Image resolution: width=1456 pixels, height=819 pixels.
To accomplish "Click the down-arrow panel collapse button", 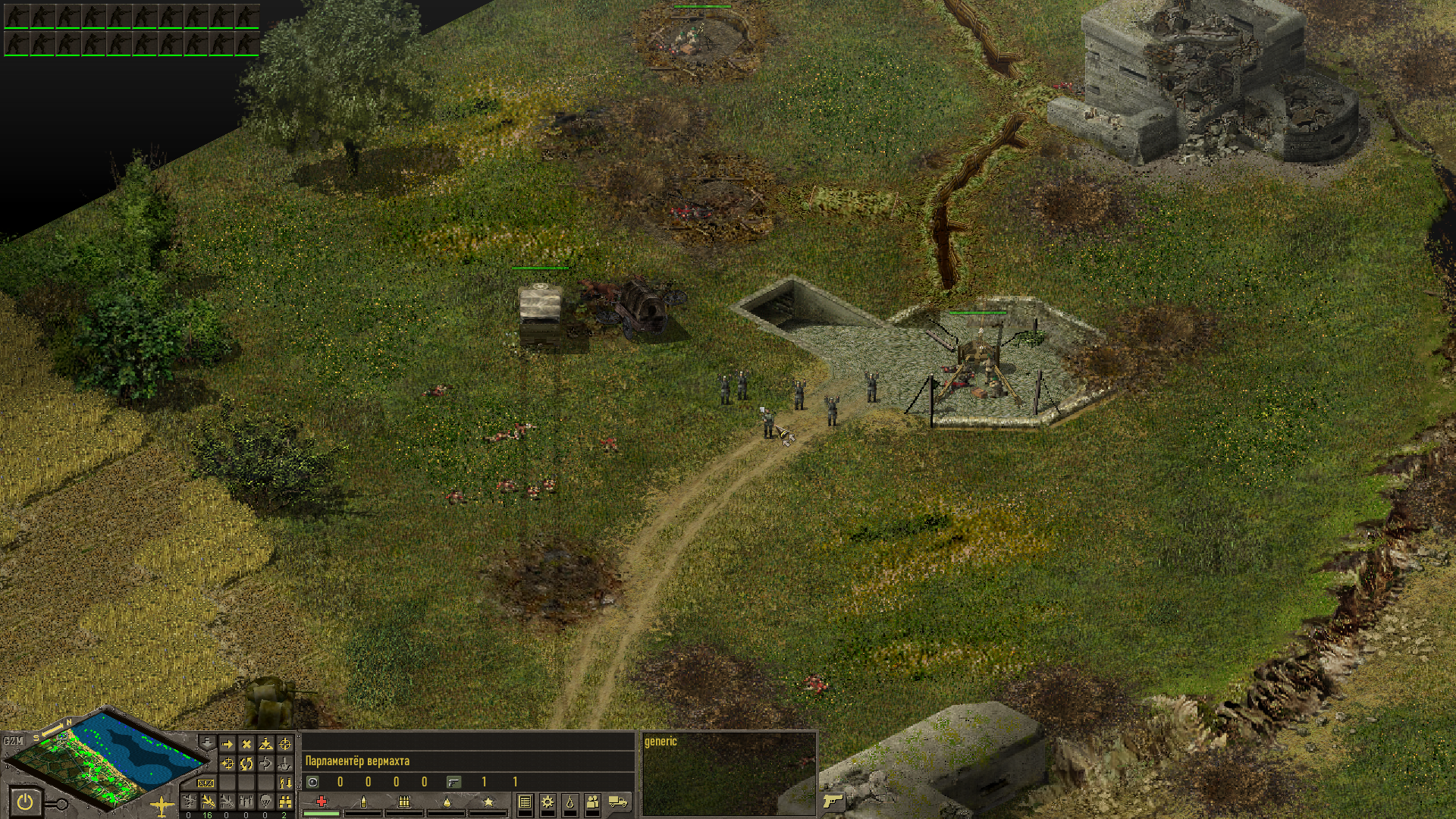I will [x=207, y=741].
